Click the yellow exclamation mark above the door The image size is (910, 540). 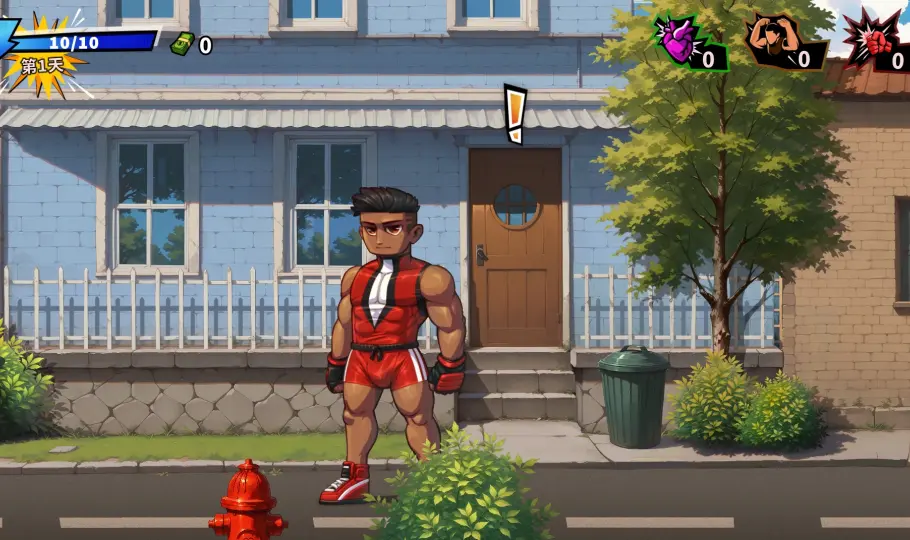click(515, 113)
